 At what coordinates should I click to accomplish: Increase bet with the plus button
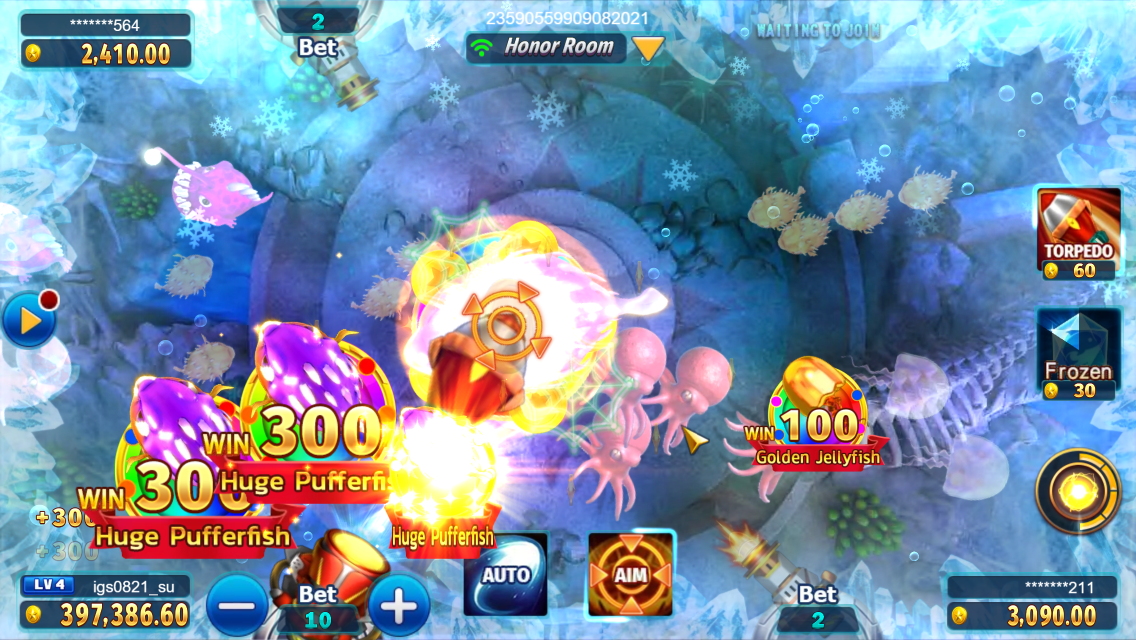[x=399, y=604]
